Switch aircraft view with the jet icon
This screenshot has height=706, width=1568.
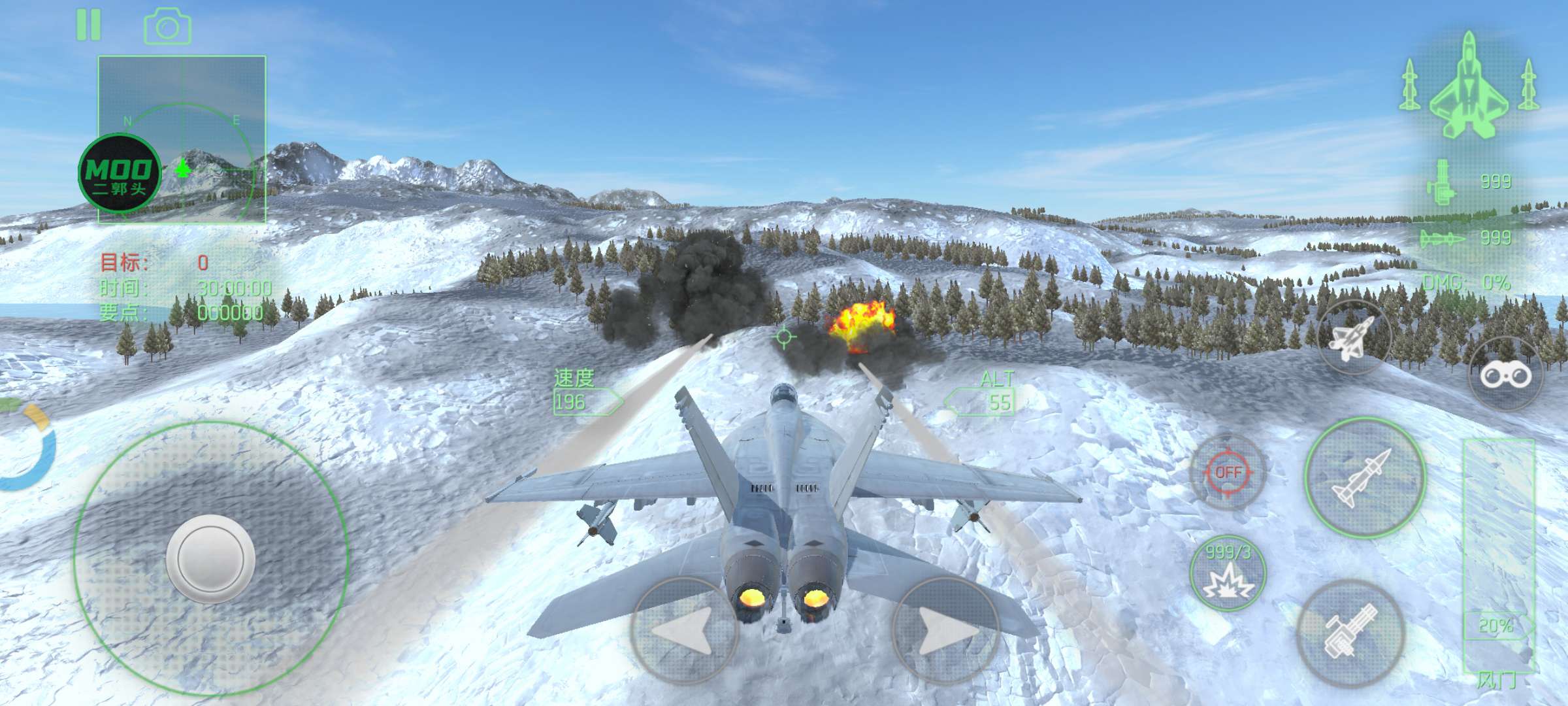tap(1354, 337)
